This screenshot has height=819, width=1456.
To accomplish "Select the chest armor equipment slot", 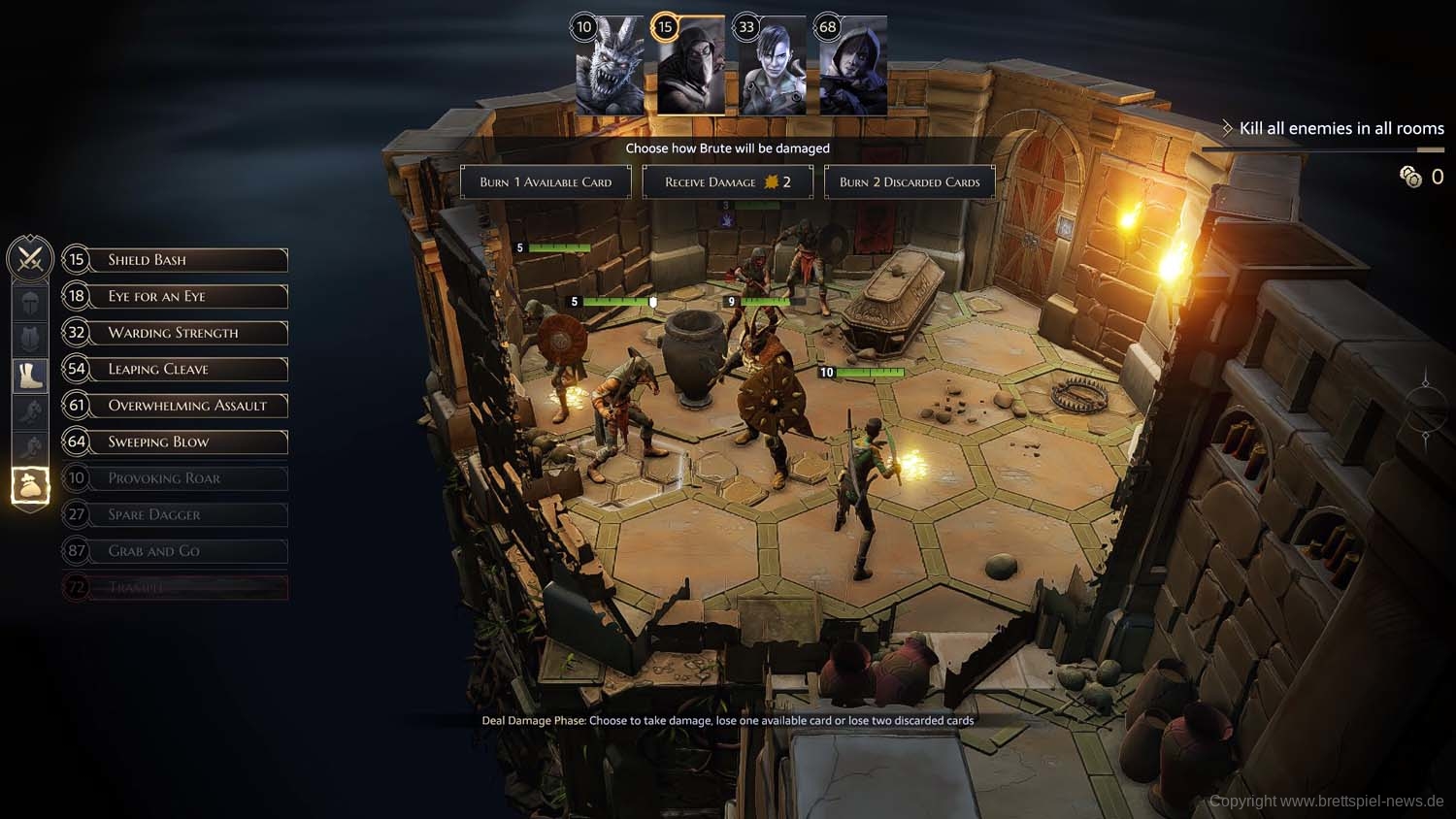I will point(30,339).
